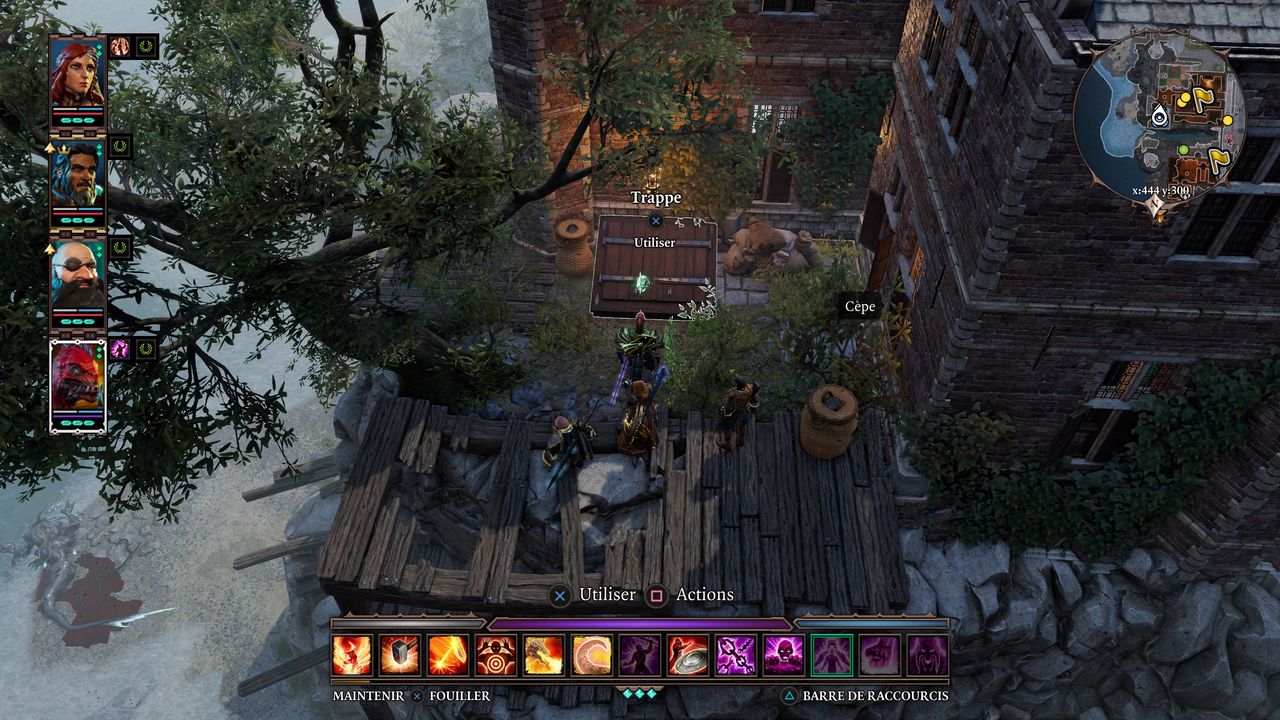Screen dimensions: 1280x720
Task: Click the green dot marker on minimap
Action: pyautogui.click(x=1183, y=150)
